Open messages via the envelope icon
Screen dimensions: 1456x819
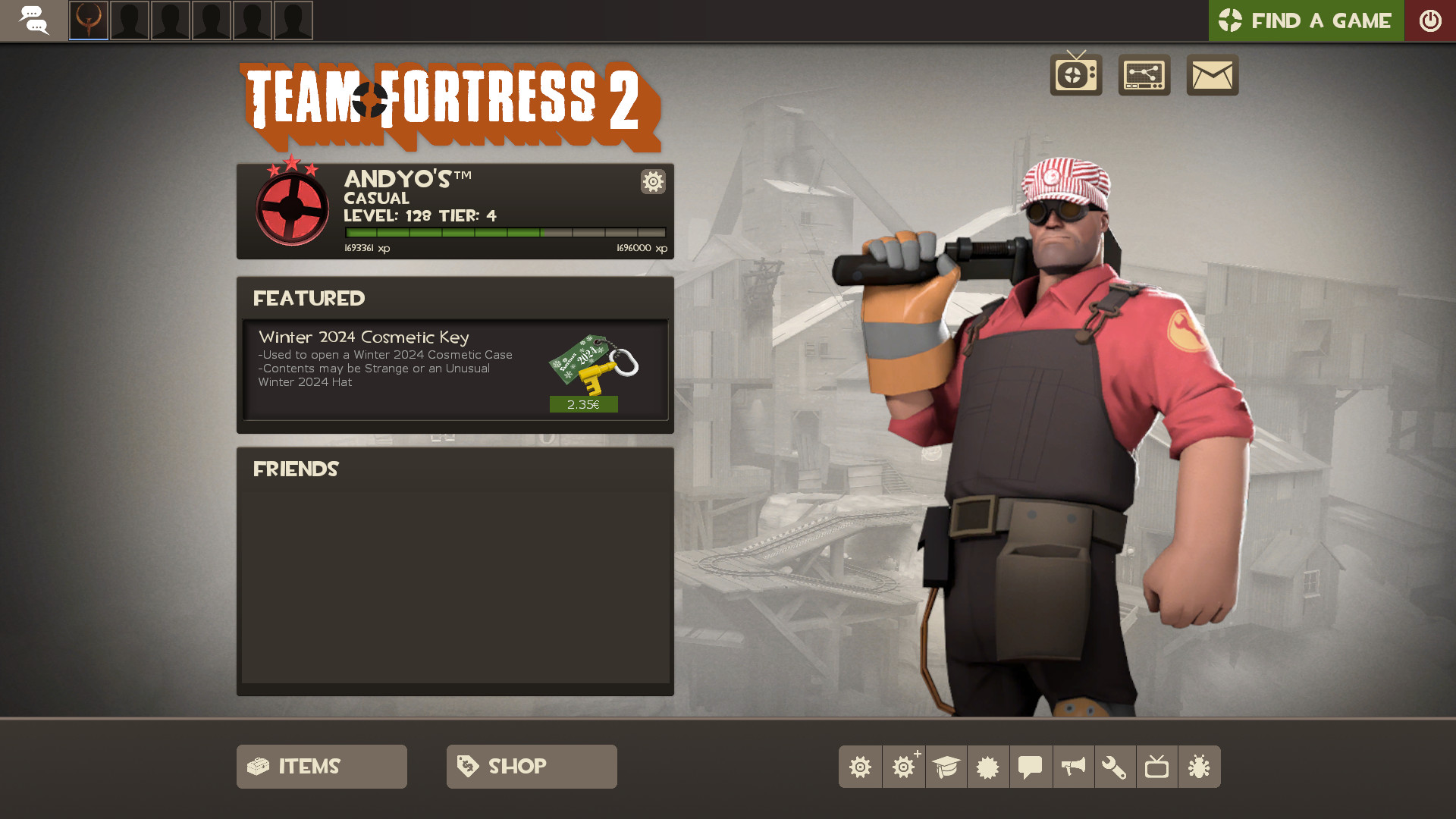pos(1212,75)
